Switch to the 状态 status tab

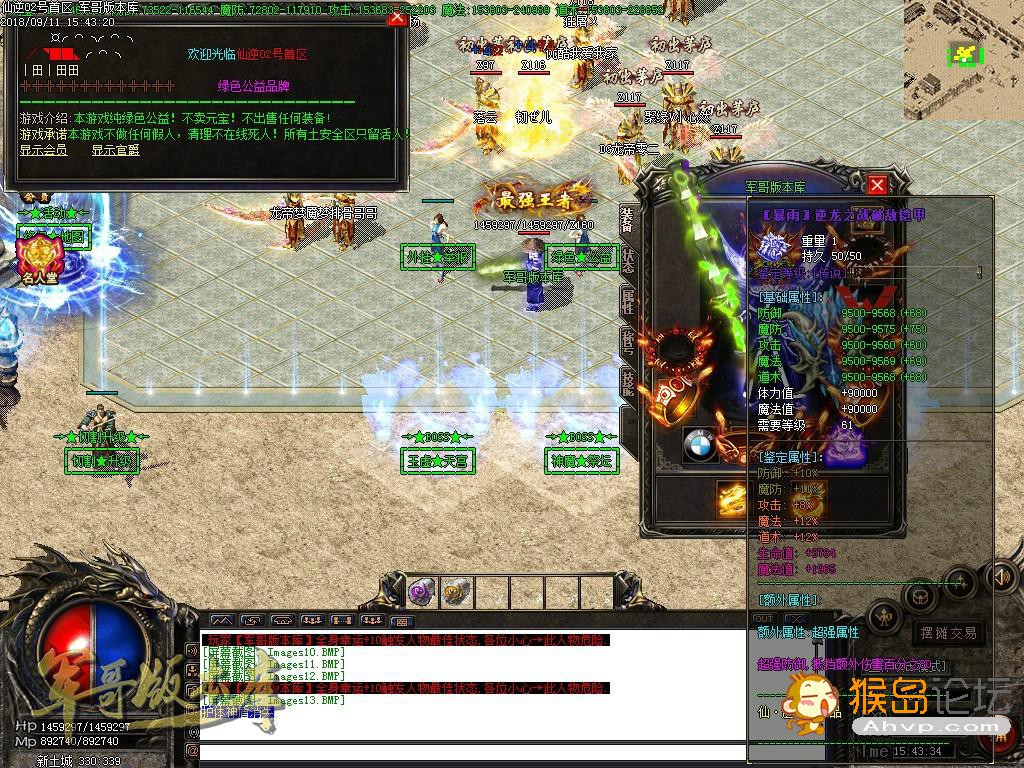tap(627, 258)
